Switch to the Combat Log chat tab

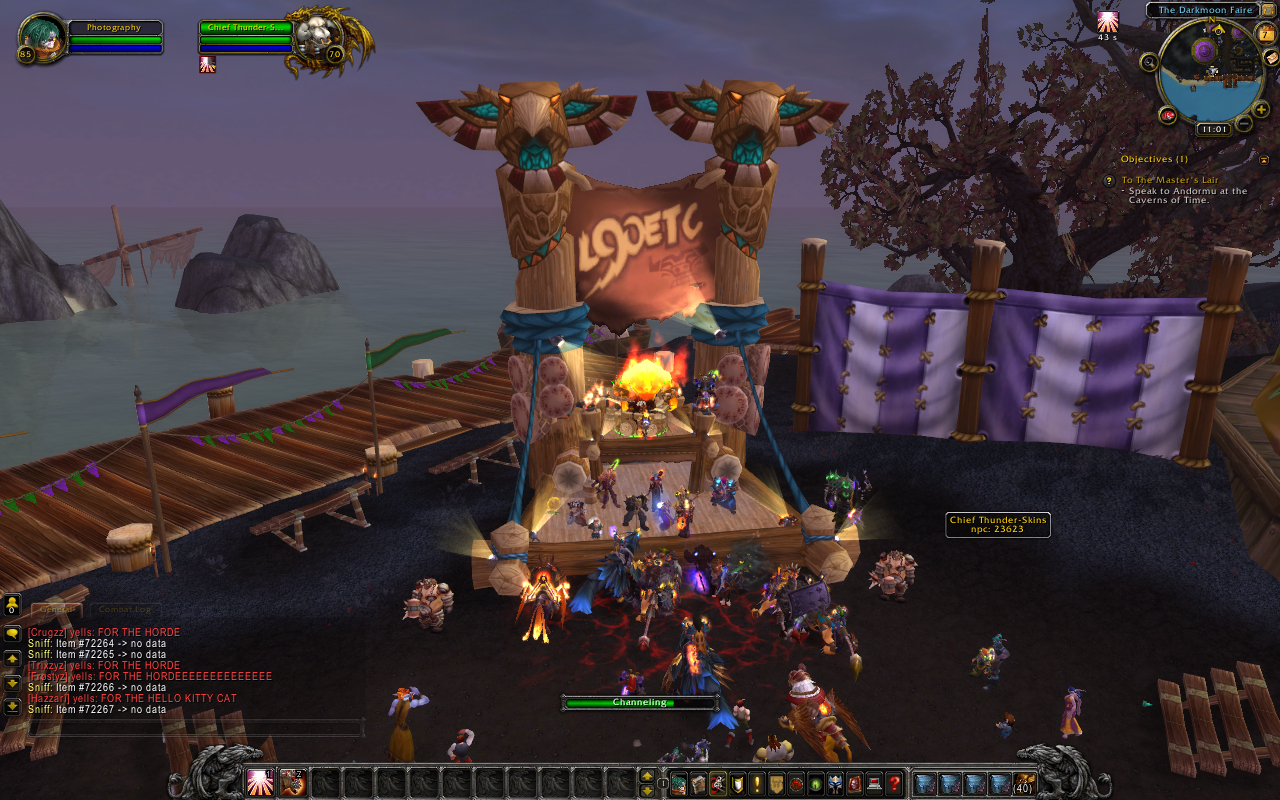coord(125,609)
